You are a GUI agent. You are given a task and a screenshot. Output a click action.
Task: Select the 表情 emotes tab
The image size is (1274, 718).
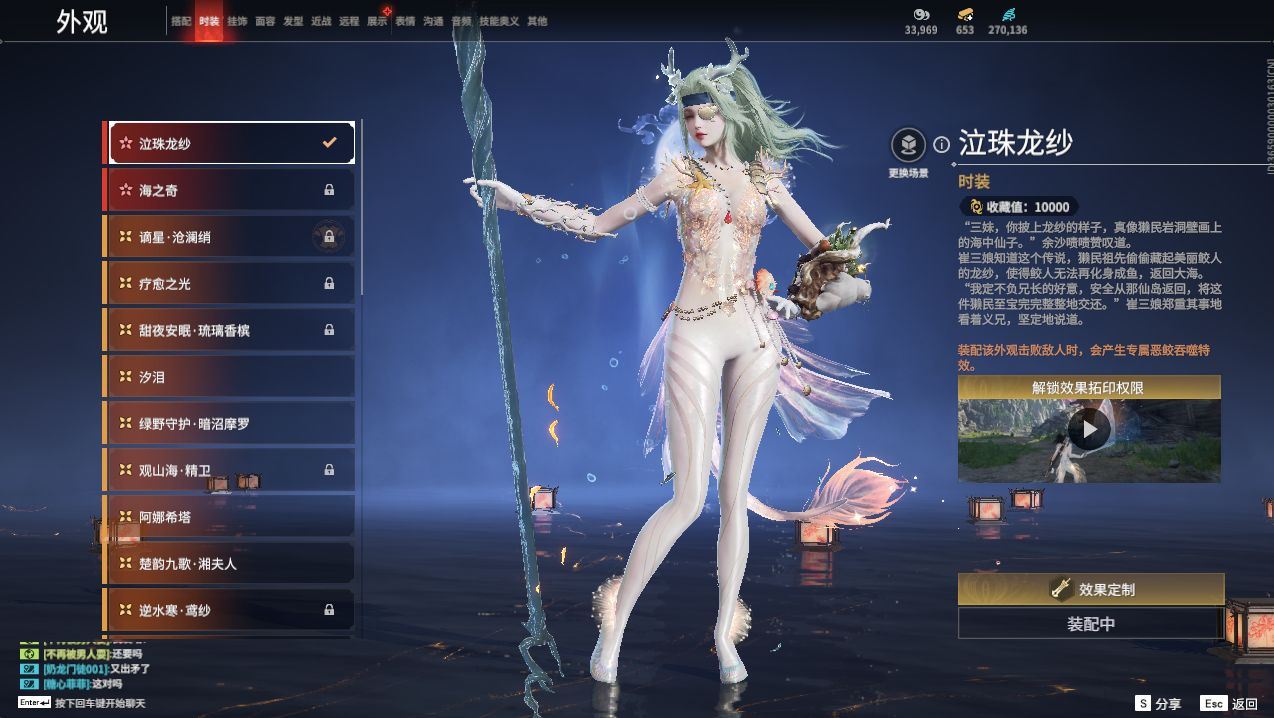tap(405, 21)
